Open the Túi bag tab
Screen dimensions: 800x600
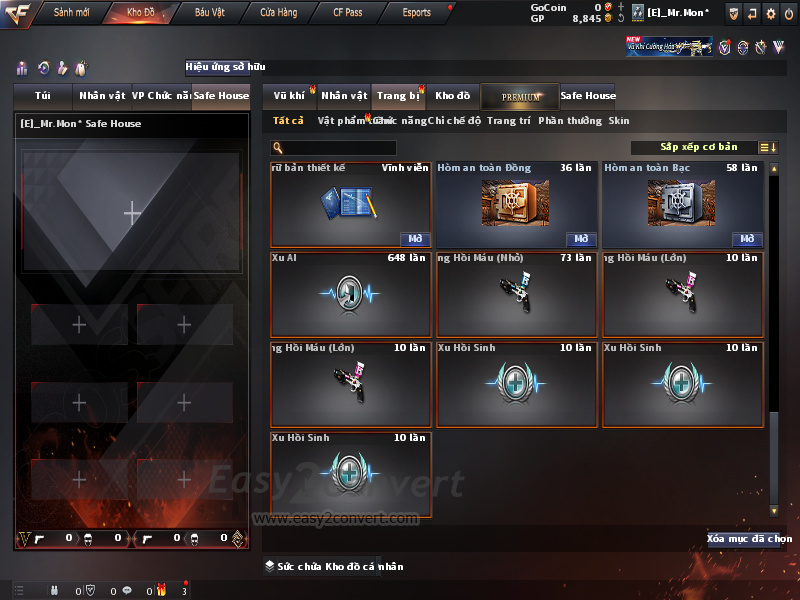click(43, 96)
